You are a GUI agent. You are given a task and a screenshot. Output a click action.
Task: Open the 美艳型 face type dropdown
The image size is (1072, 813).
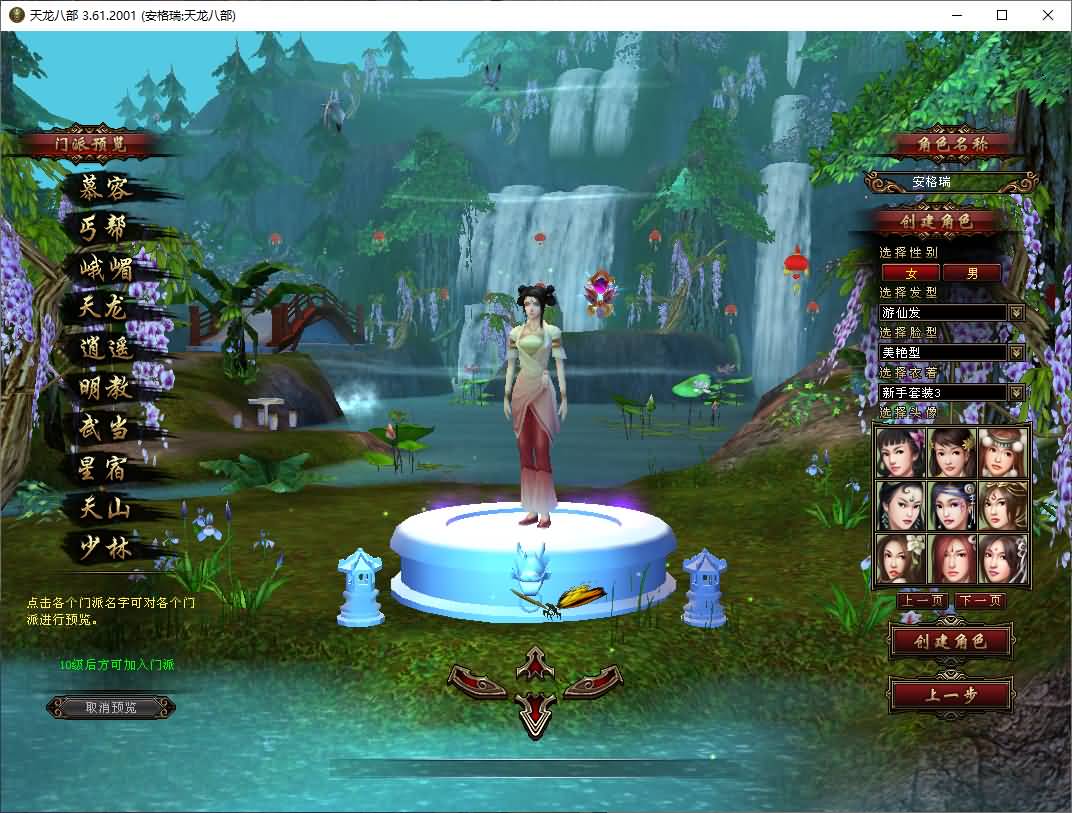click(x=1017, y=353)
